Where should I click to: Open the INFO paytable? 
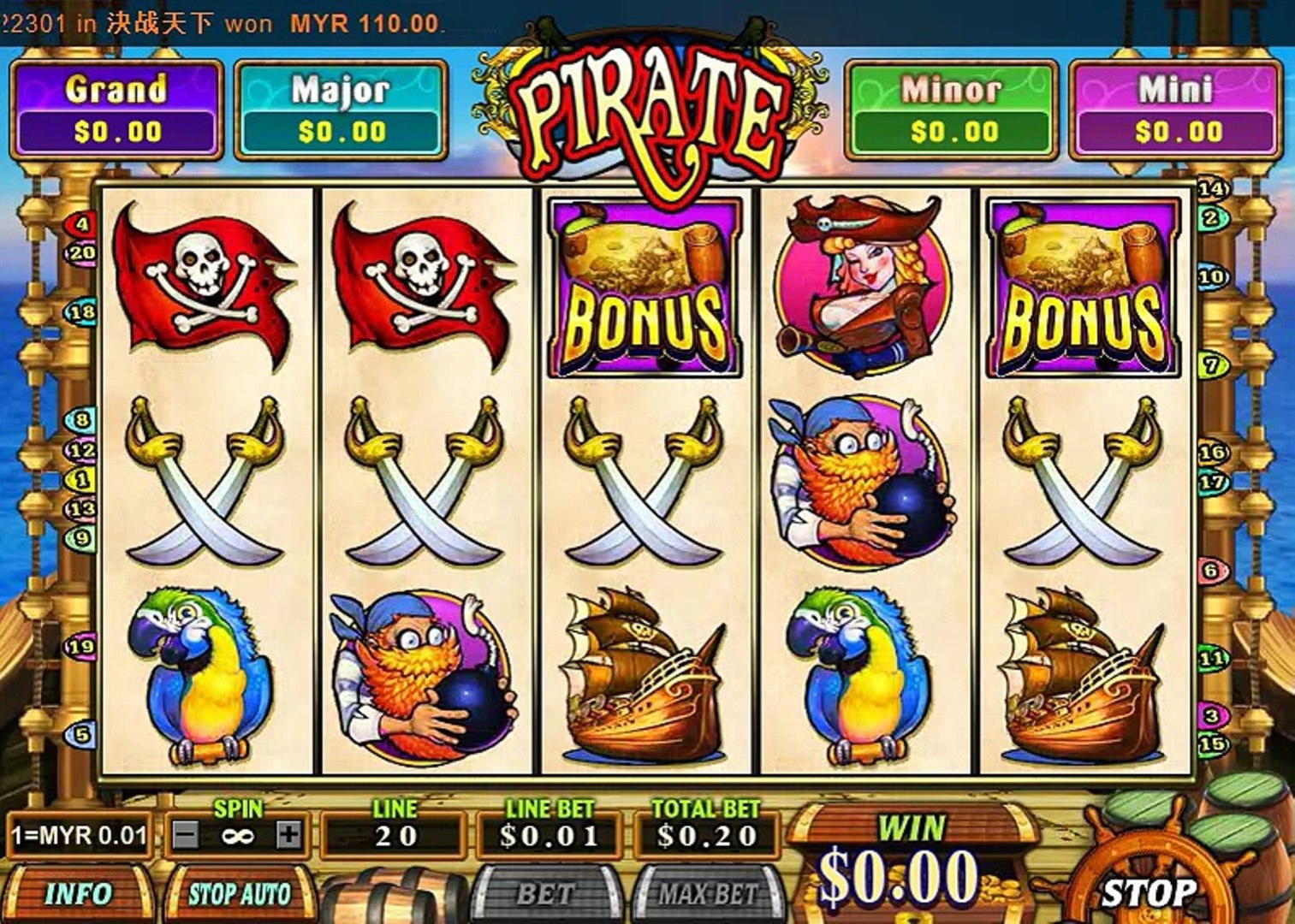tap(78, 894)
